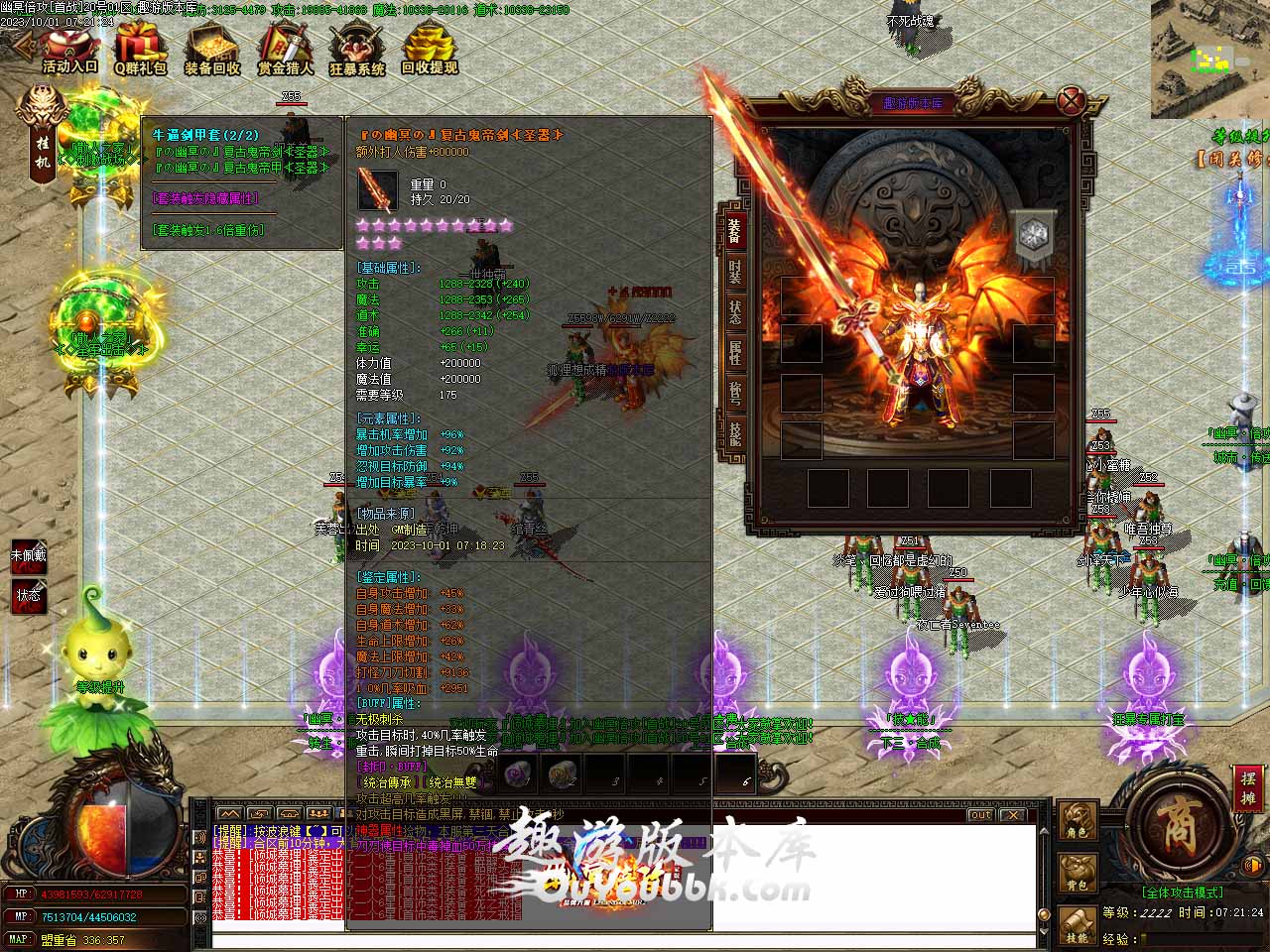The width and height of the screenshot is (1270, 952).
Task: Switch to the 属性 attributes tab
Action: pos(734,353)
